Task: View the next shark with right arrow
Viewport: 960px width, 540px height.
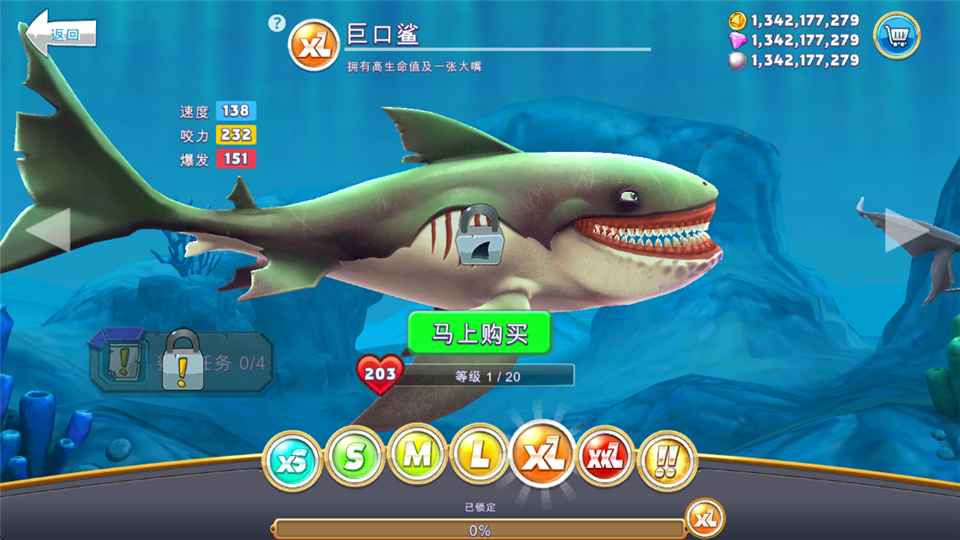Action: pyautogui.click(x=906, y=230)
